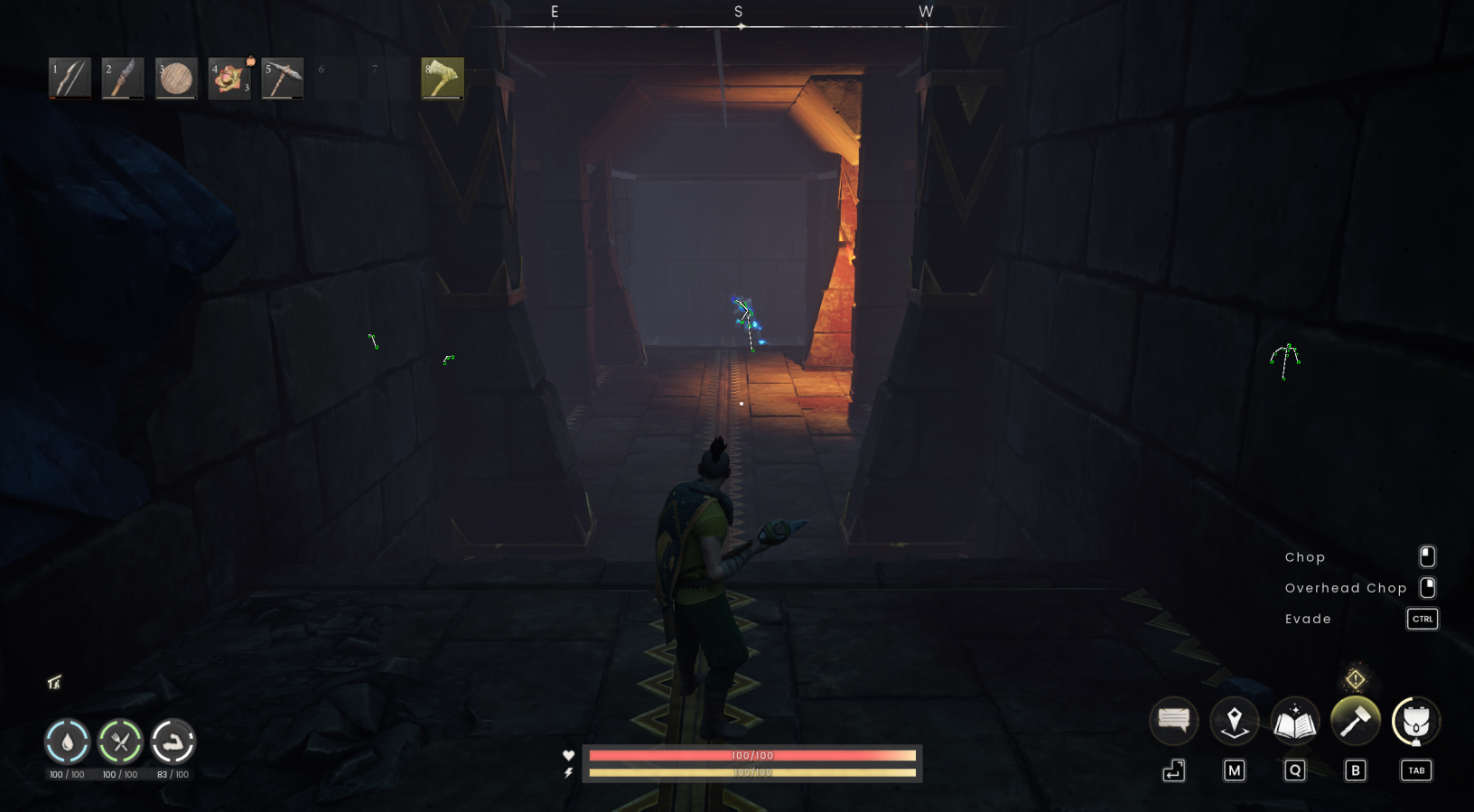Equip the axe in hotbar slot 8
Screen dimensions: 1474x812
[442, 79]
